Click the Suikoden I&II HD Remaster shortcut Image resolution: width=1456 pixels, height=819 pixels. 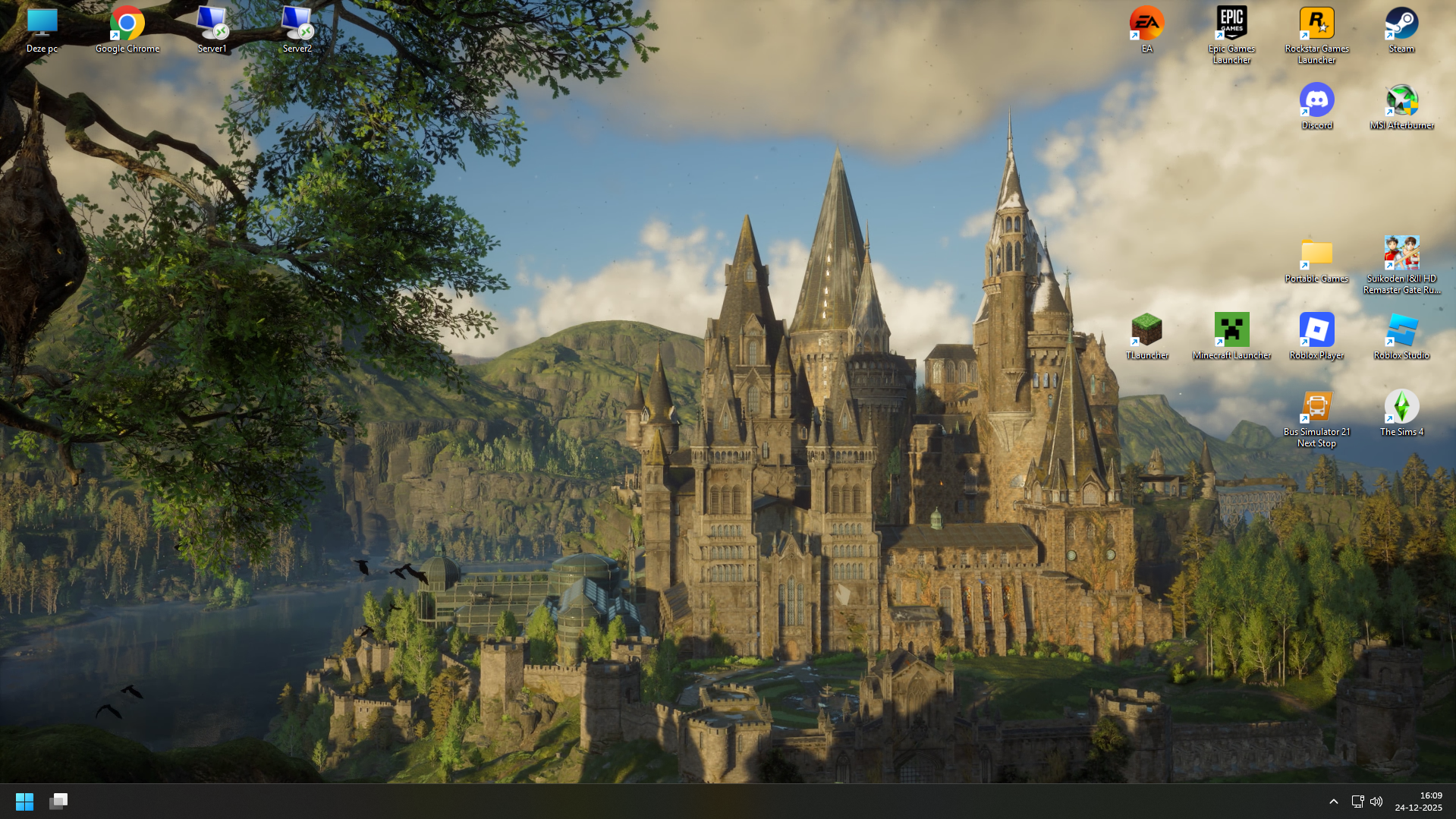[1401, 254]
